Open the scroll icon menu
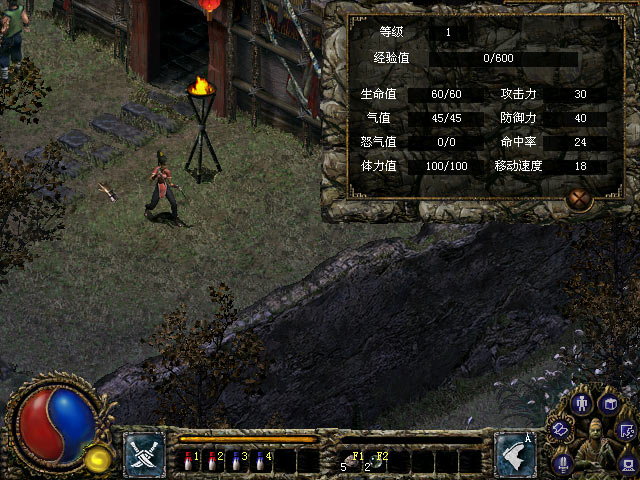Viewport: 640px width, 480px height. coord(562,427)
